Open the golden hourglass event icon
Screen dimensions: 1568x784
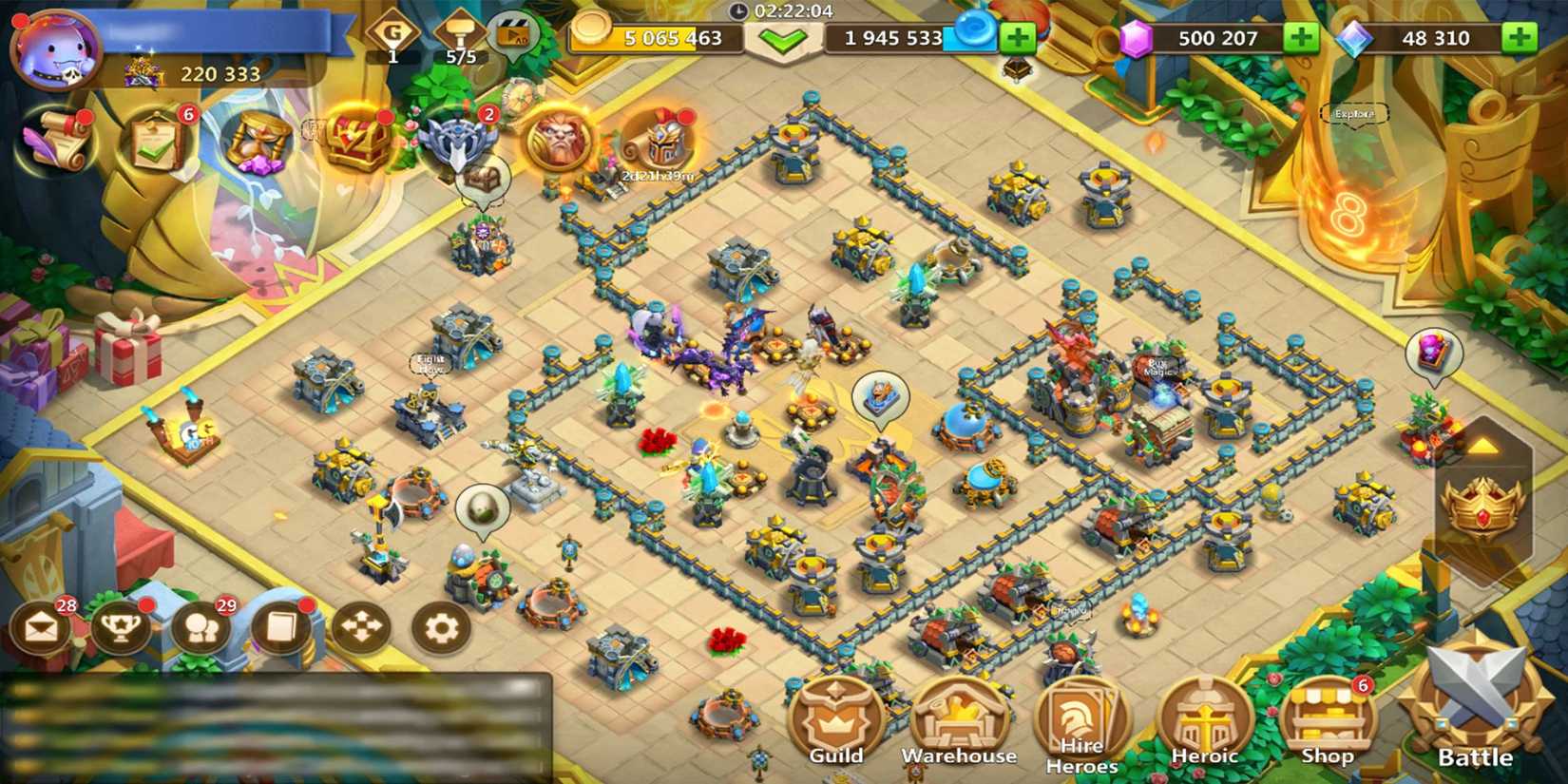click(x=255, y=143)
